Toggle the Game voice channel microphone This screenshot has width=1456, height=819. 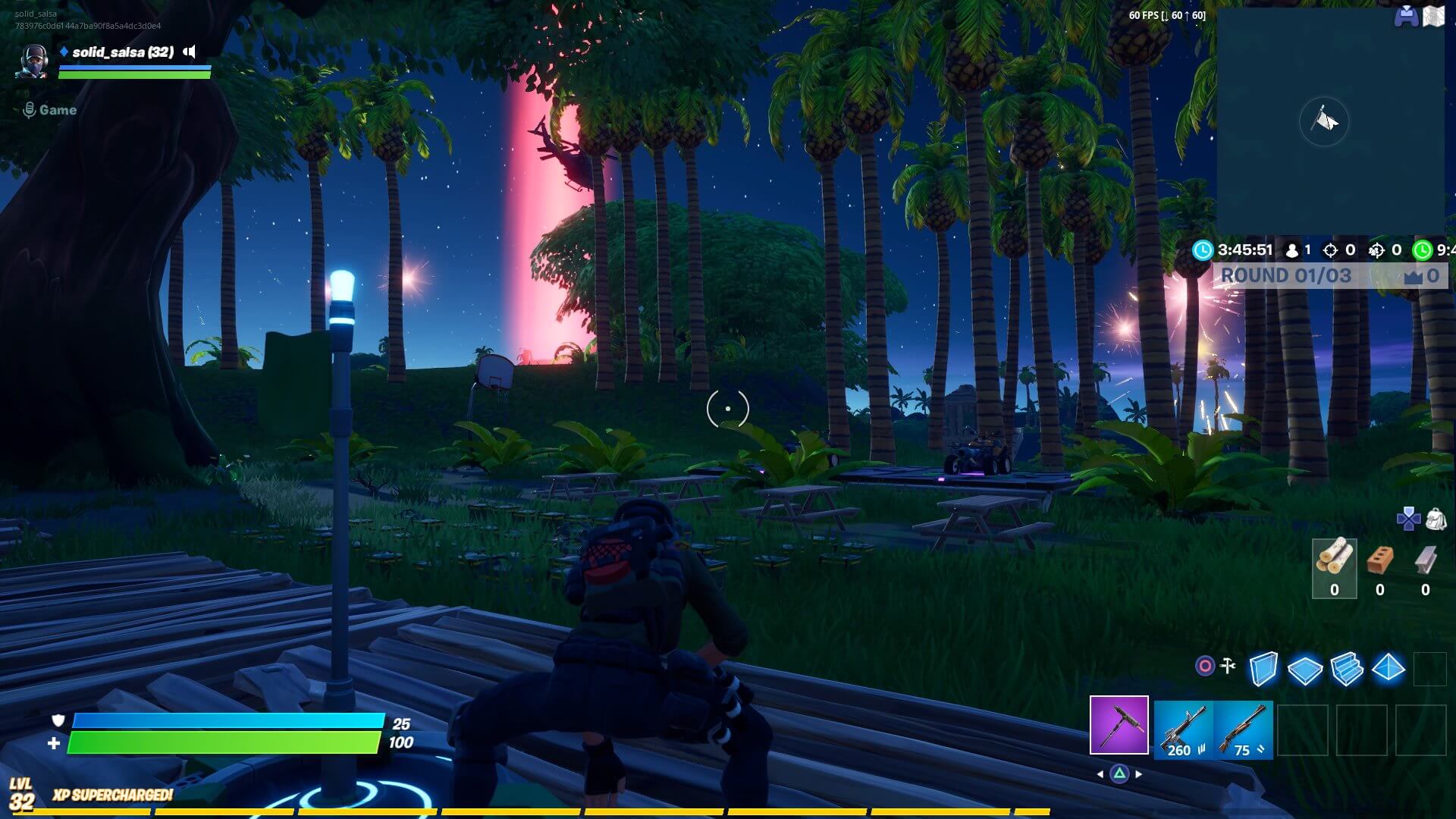point(30,109)
